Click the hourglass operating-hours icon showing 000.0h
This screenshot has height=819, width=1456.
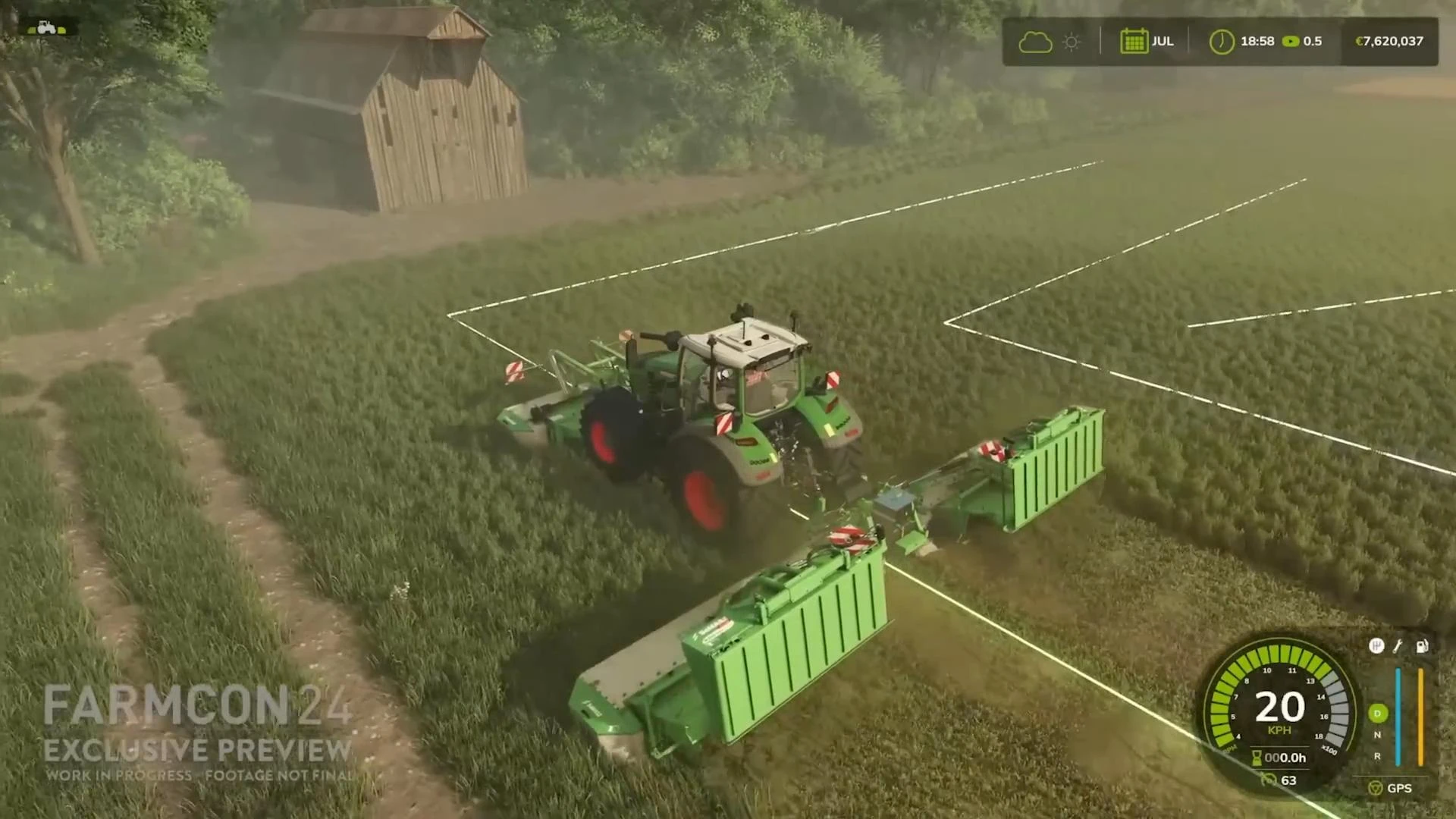coord(1259,757)
